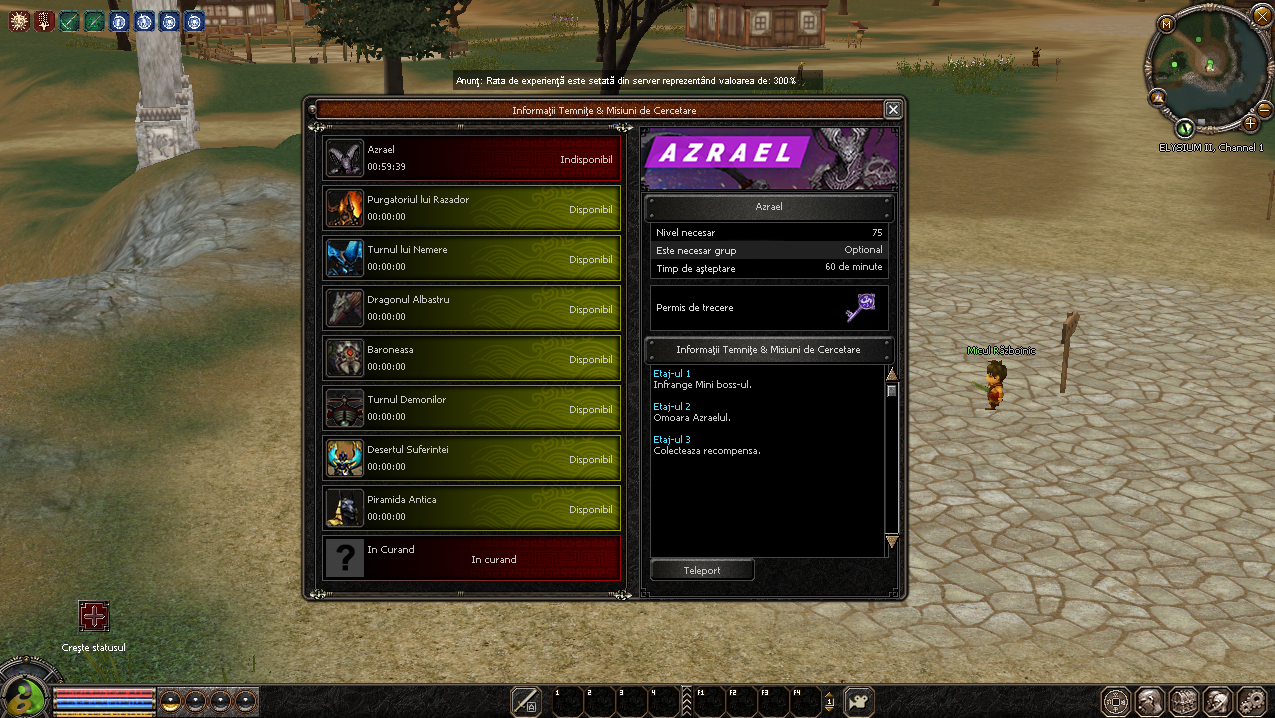Select the Azrael dungeon row

[471, 160]
